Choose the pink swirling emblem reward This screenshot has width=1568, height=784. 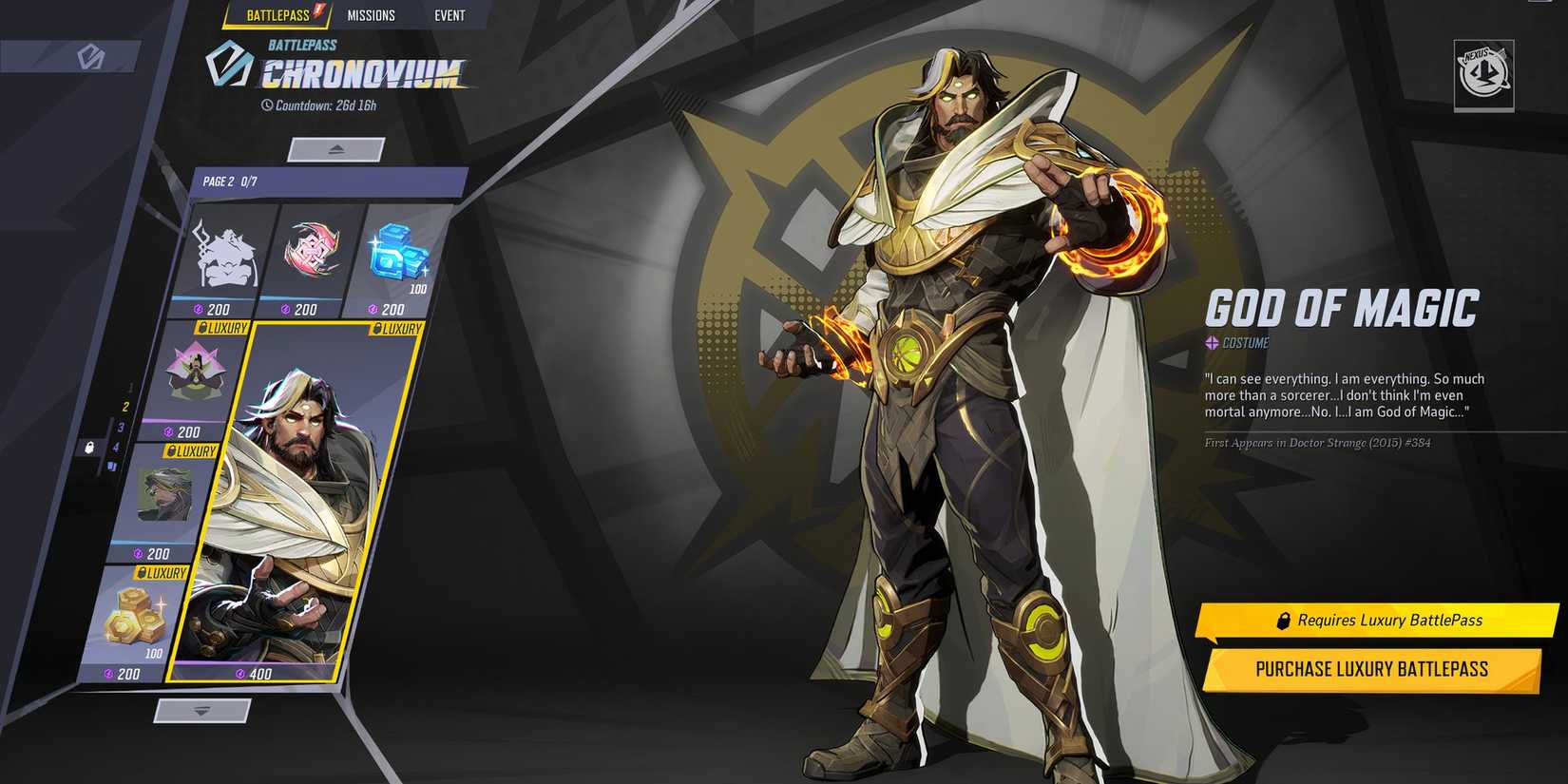pyautogui.click(x=313, y=253)
